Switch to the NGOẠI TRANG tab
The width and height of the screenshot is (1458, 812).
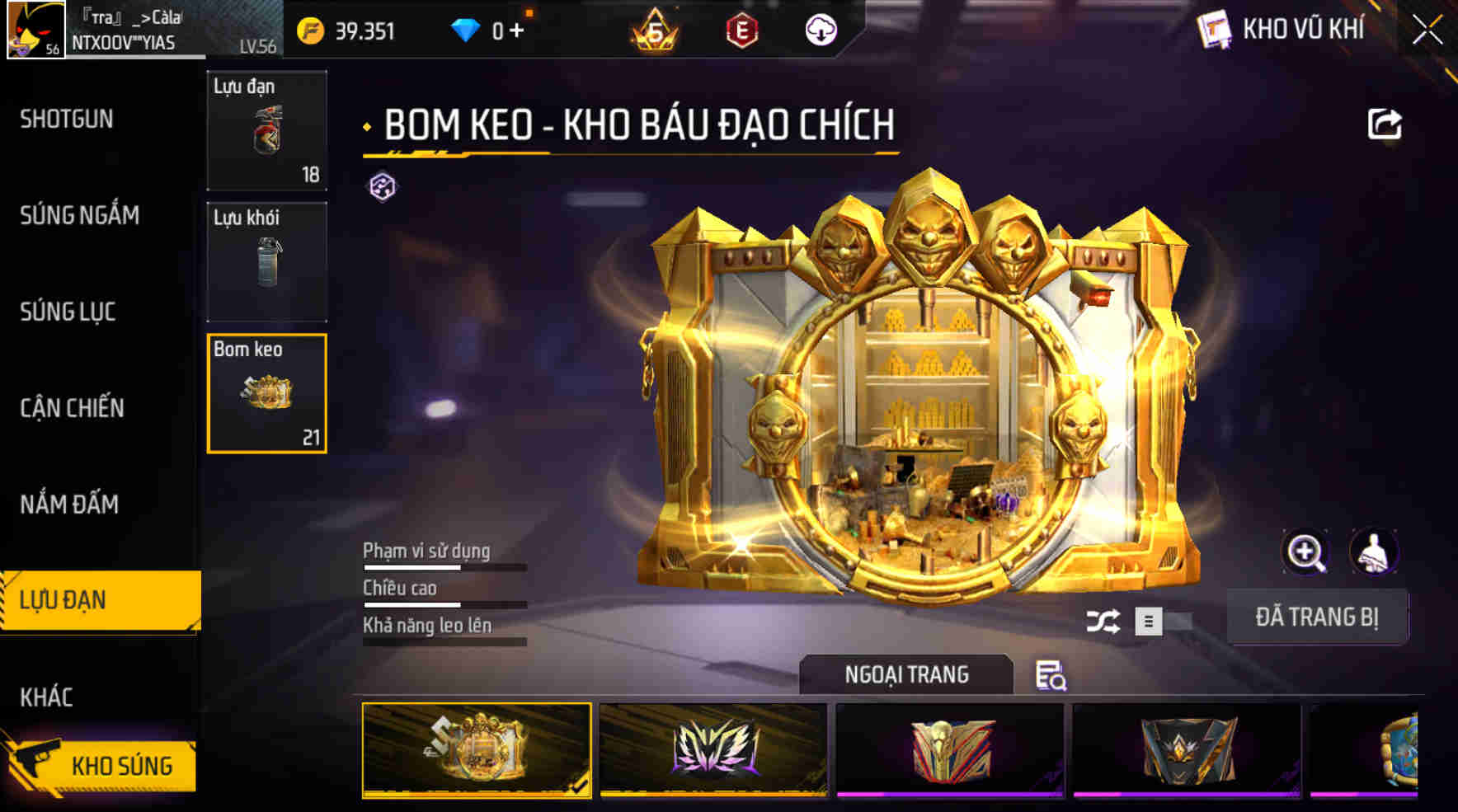click(x=905, y=674)
